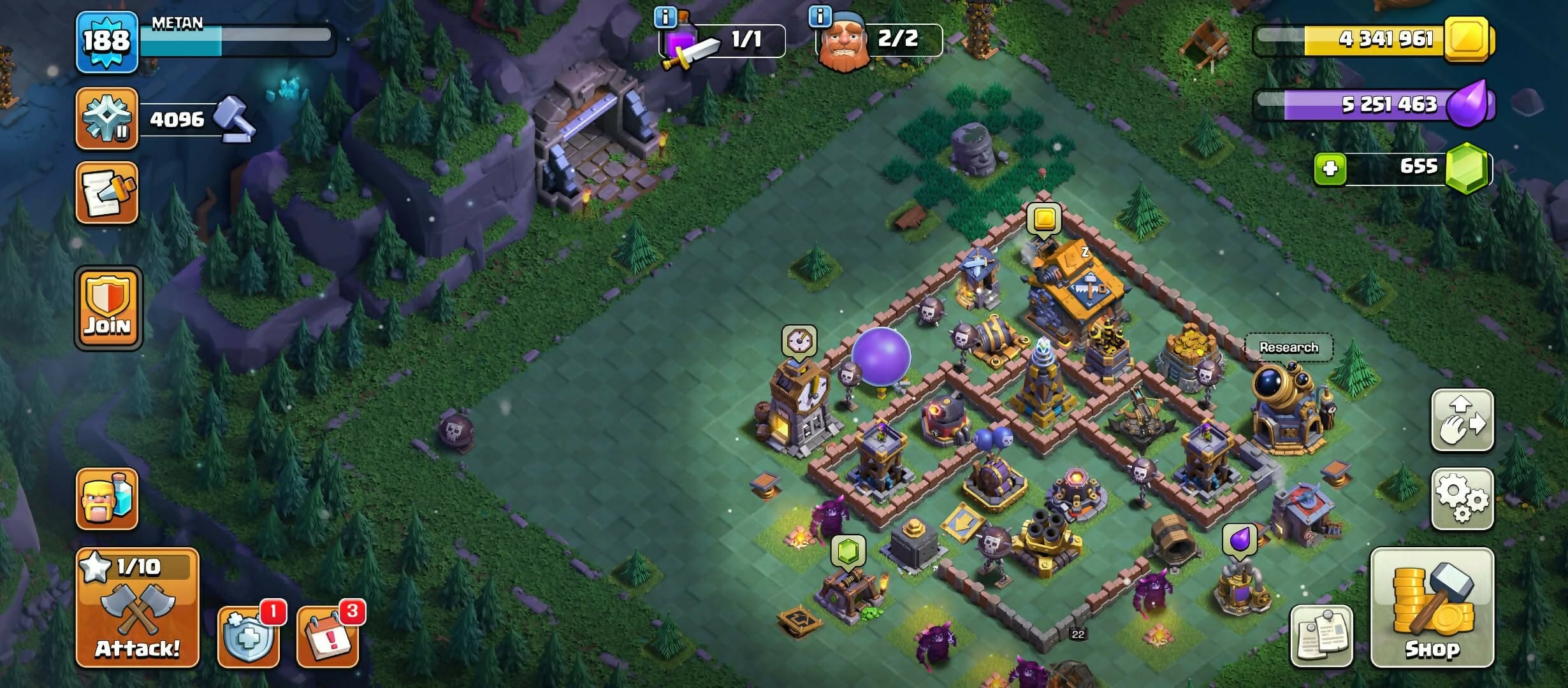Show laboratory potion info icon

click(665, 17)
